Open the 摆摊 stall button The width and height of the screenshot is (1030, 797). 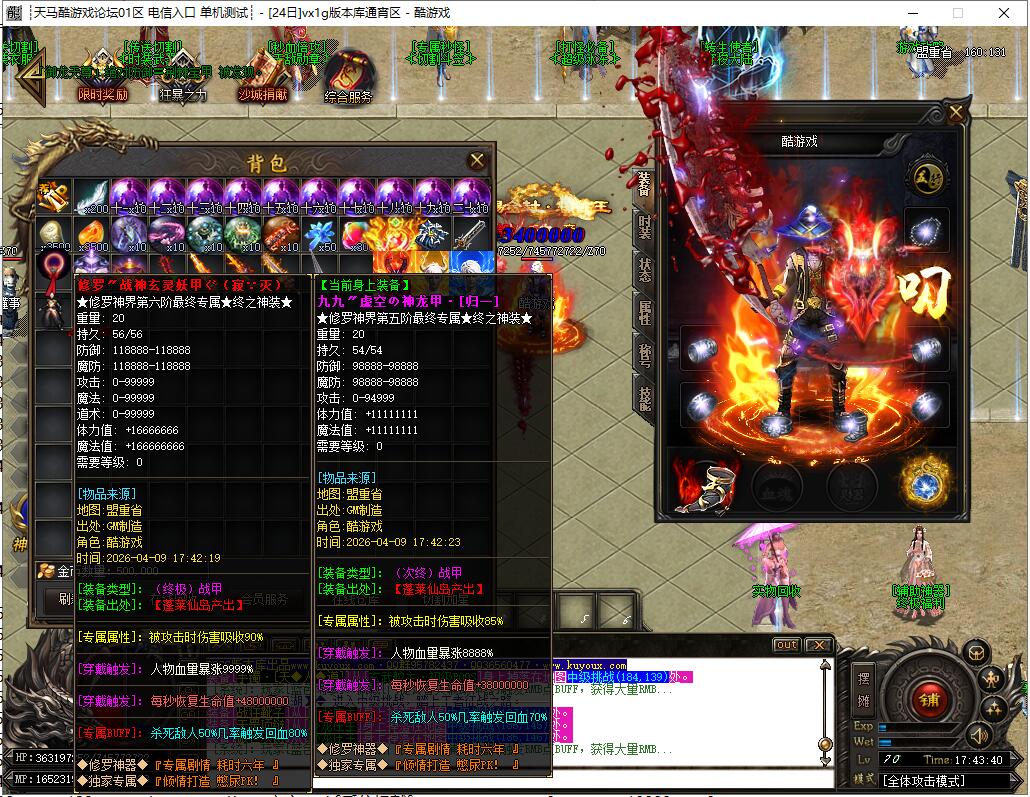[863, 687]
